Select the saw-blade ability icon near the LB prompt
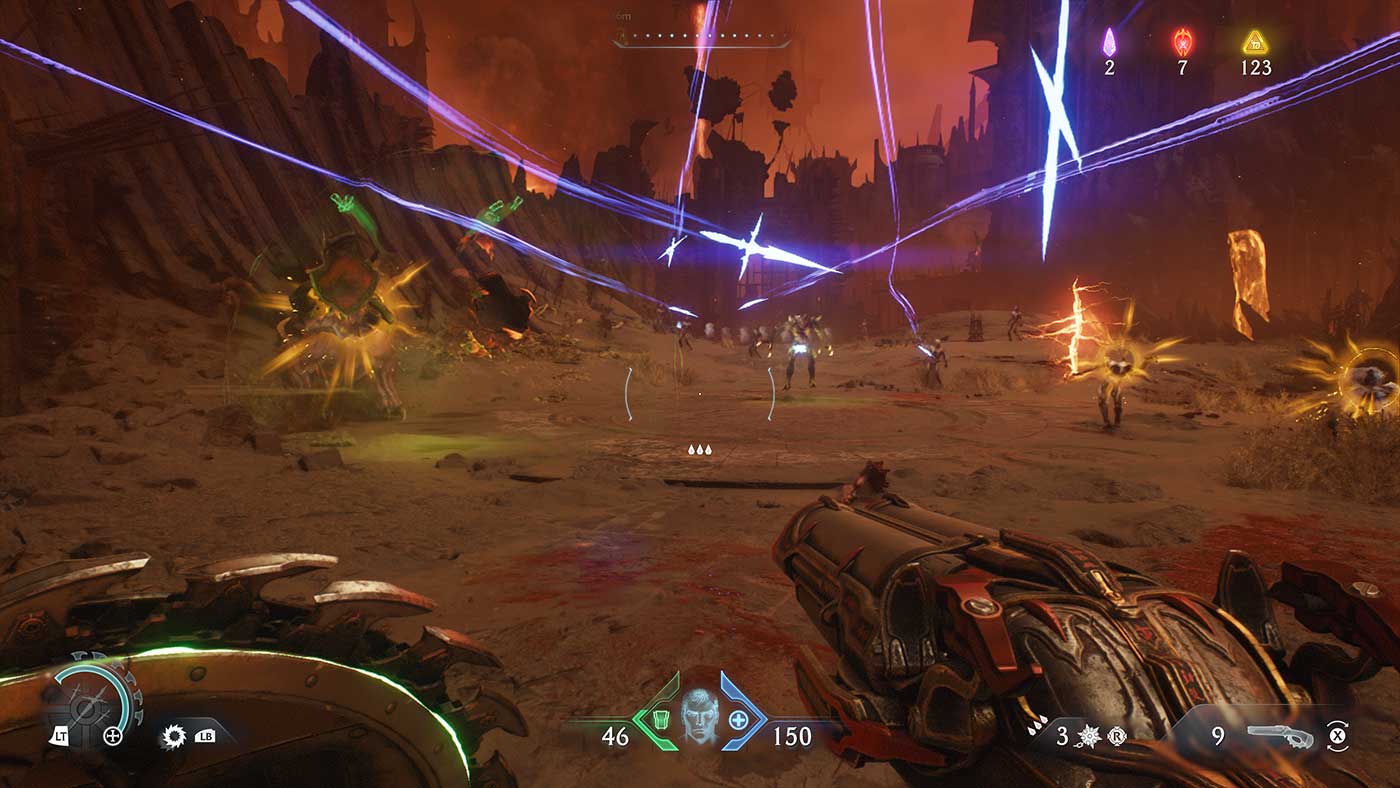 [174, 737]
